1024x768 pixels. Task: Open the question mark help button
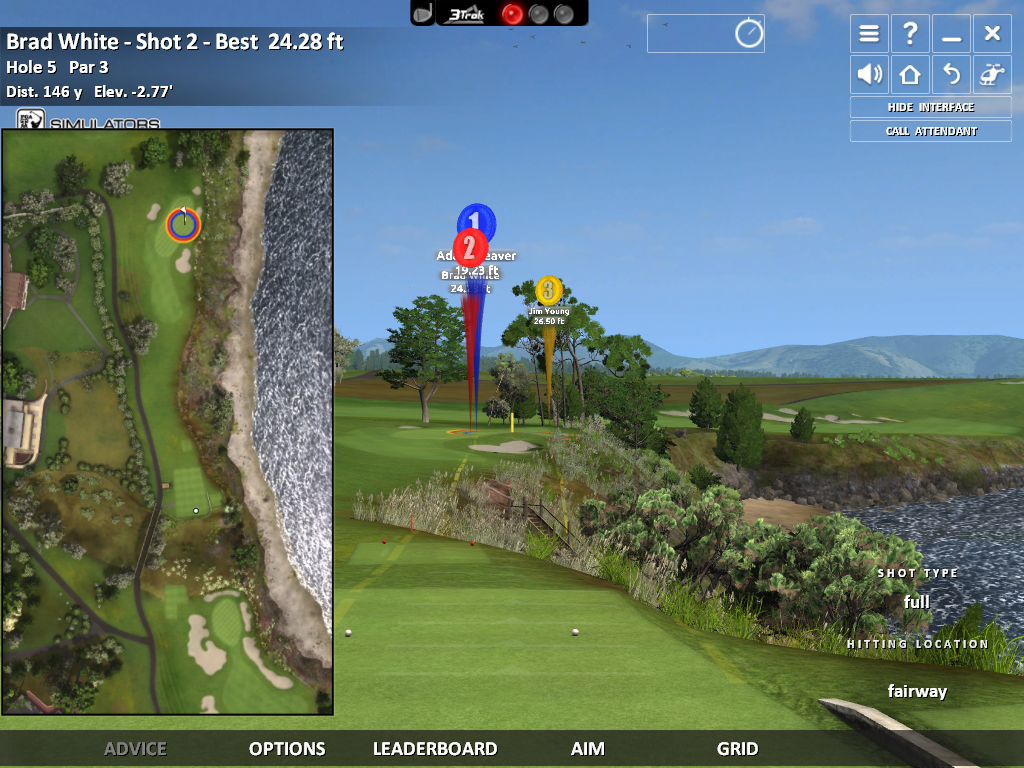point(910,34)
